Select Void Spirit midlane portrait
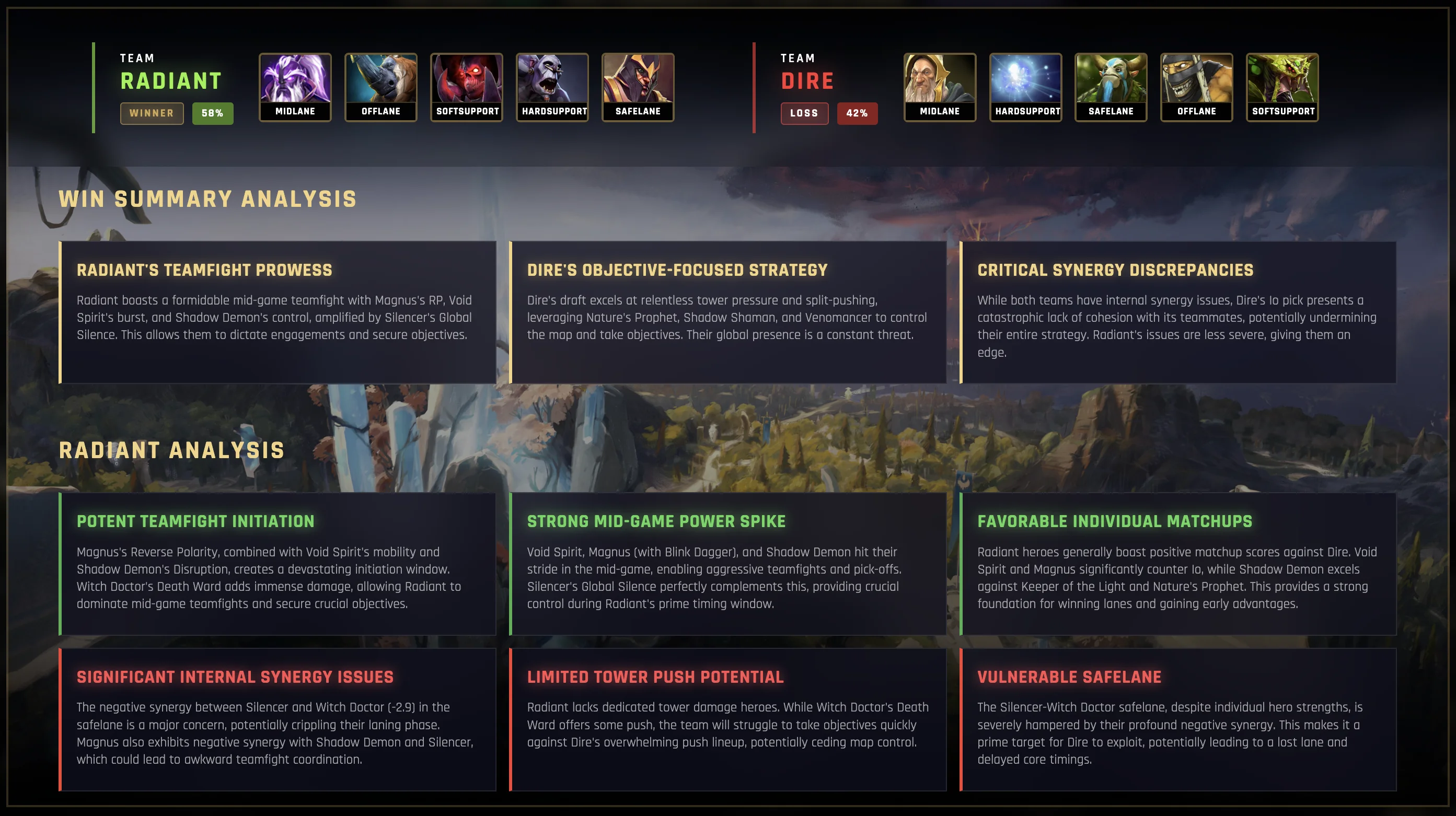Viewport: 1456px width, 816px height. (295, 87)
